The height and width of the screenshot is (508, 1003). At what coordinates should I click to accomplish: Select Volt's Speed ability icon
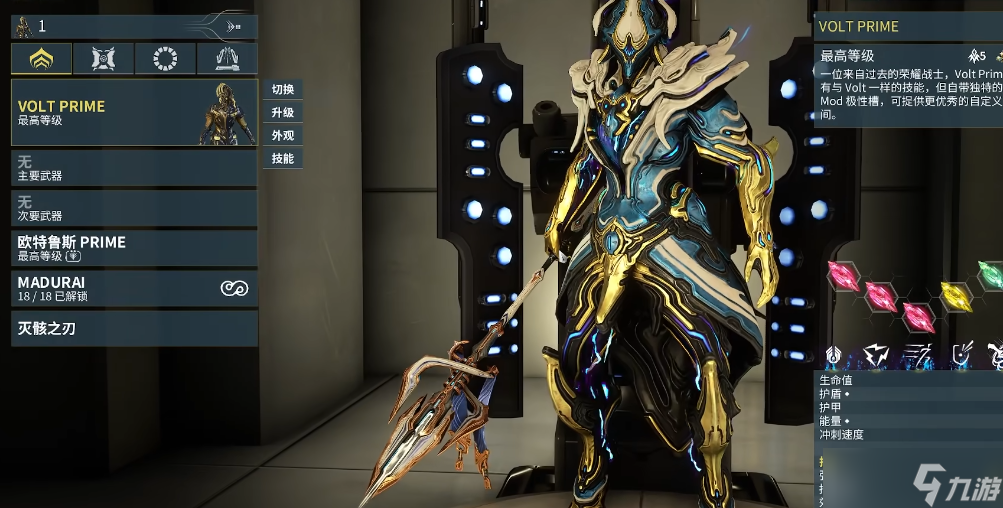click(918, 353)
